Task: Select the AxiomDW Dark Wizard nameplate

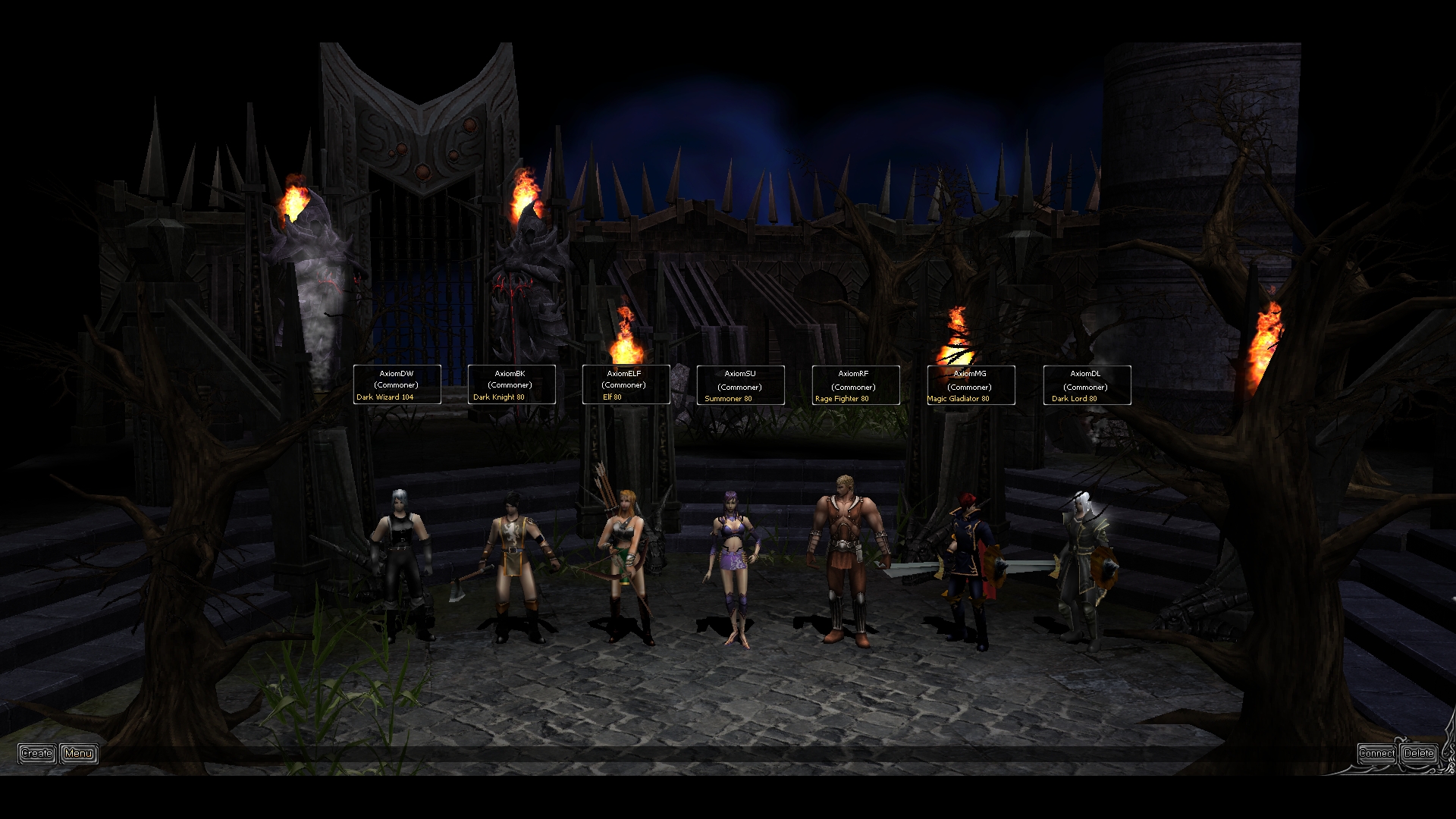Action: pyautogui.click(x=397, y=384)
